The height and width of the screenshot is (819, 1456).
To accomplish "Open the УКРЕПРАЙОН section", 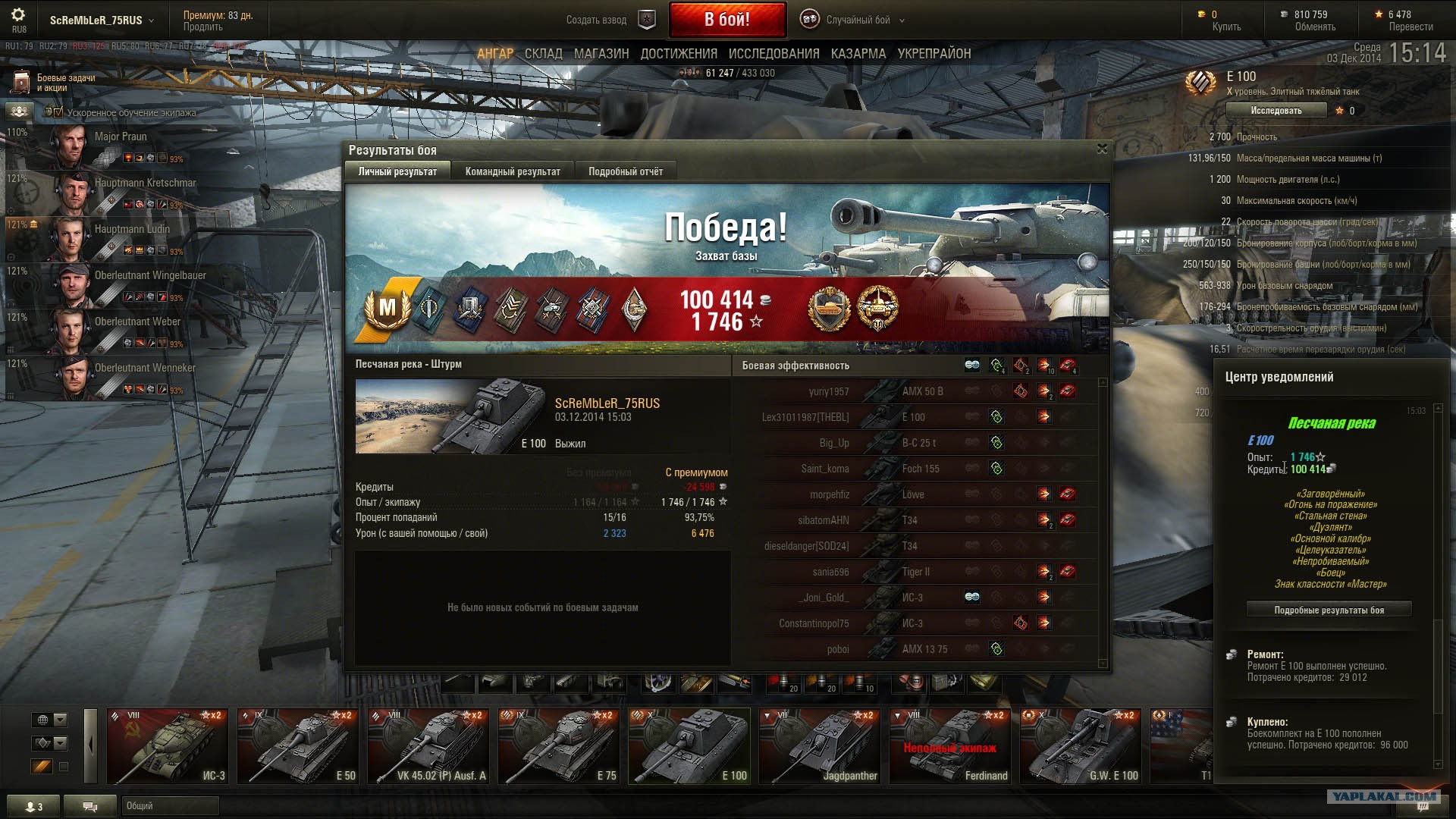I will click(x=934, y=54).
